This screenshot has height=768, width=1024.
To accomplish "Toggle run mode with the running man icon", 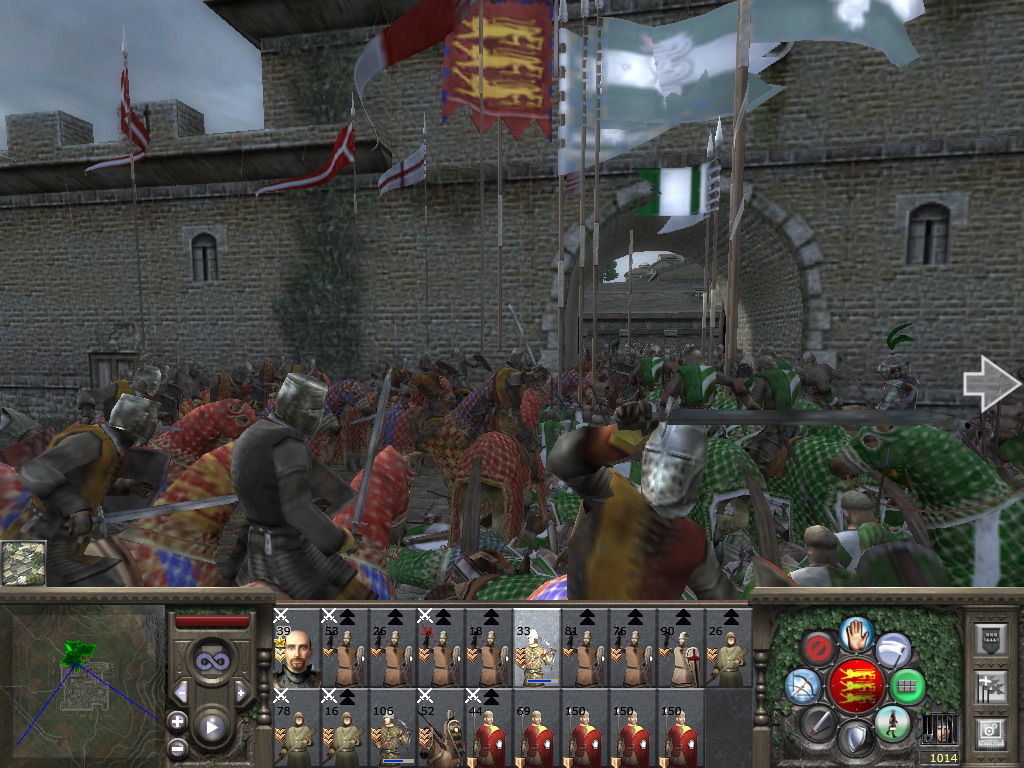I will tap(892, 722).
